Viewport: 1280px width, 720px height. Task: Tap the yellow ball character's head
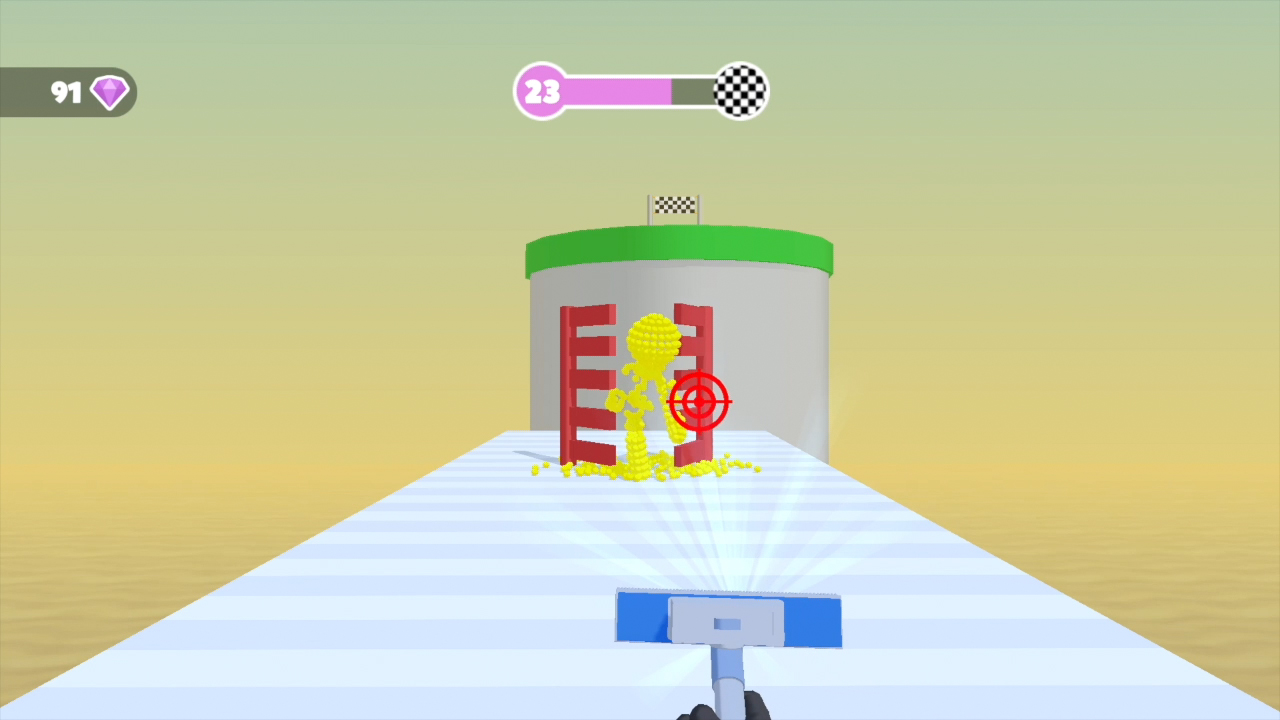click(655, 335)
